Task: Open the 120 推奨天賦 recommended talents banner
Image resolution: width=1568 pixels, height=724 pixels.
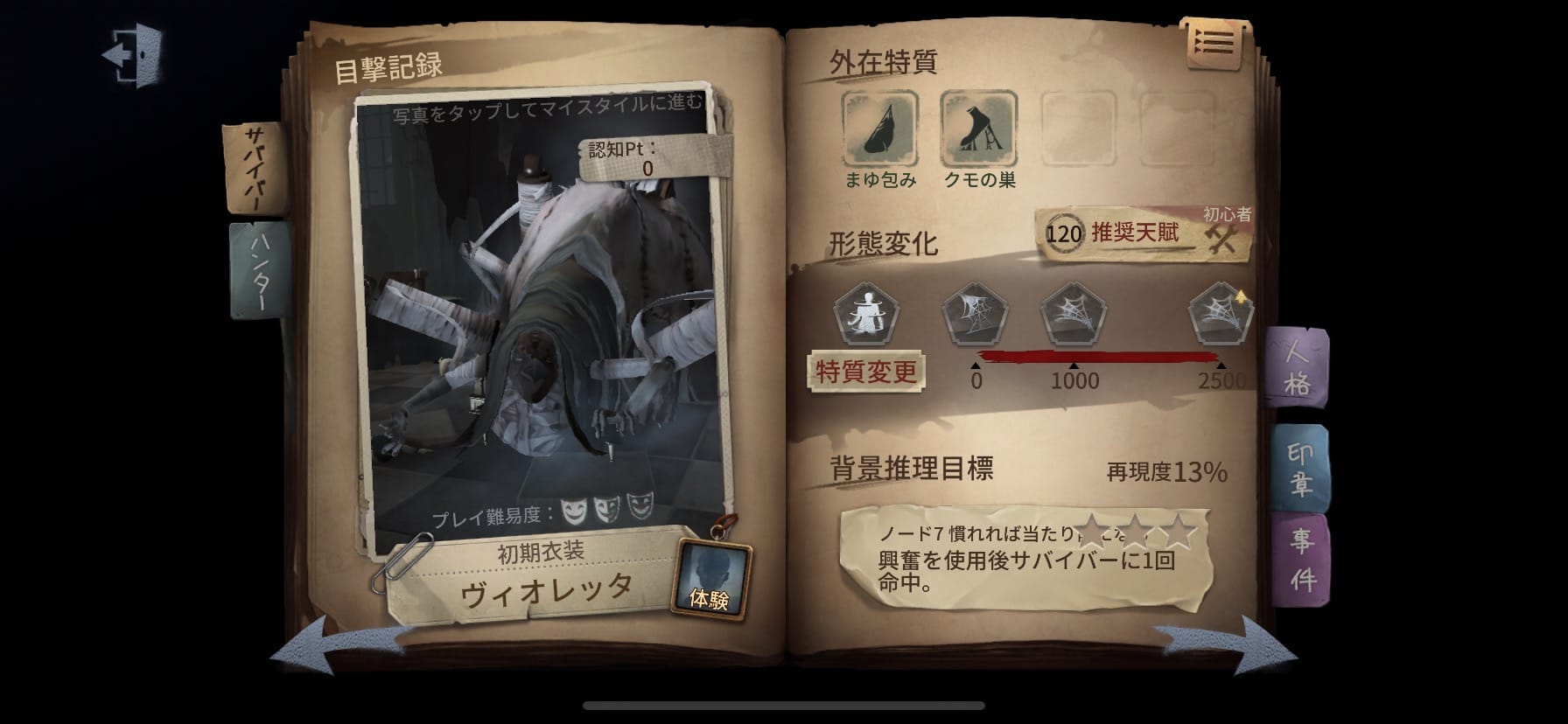Action: click(1128, 233)
